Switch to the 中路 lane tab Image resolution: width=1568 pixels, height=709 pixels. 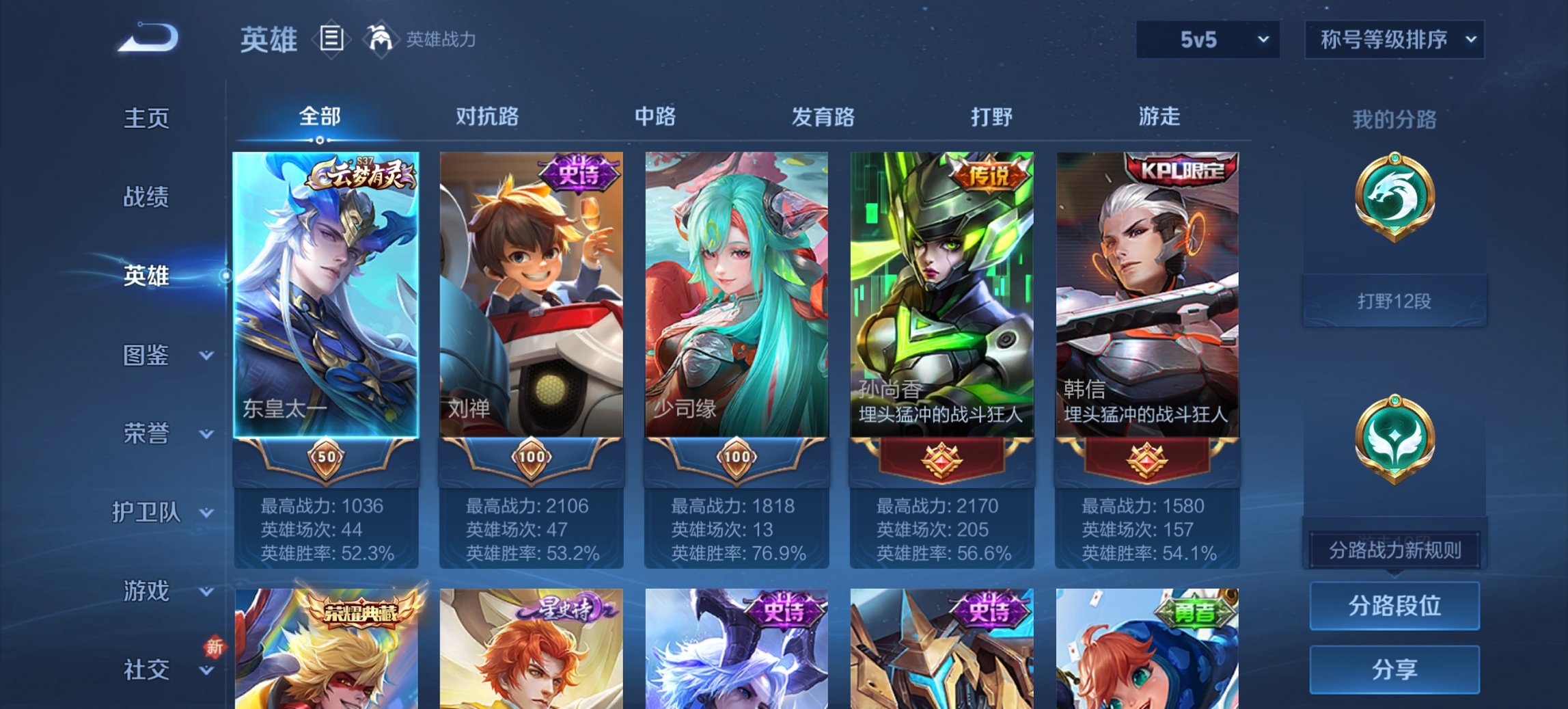coord(655,117)
